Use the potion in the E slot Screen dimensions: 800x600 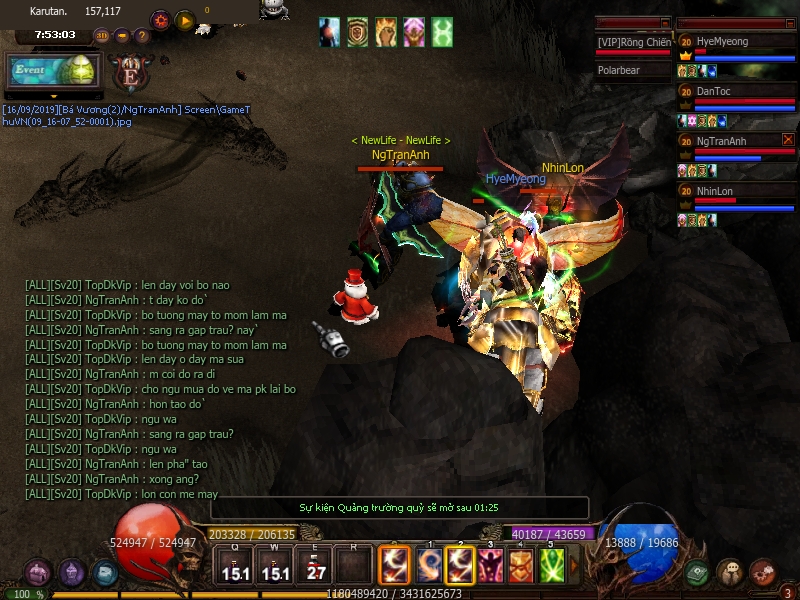pos(316,567)
